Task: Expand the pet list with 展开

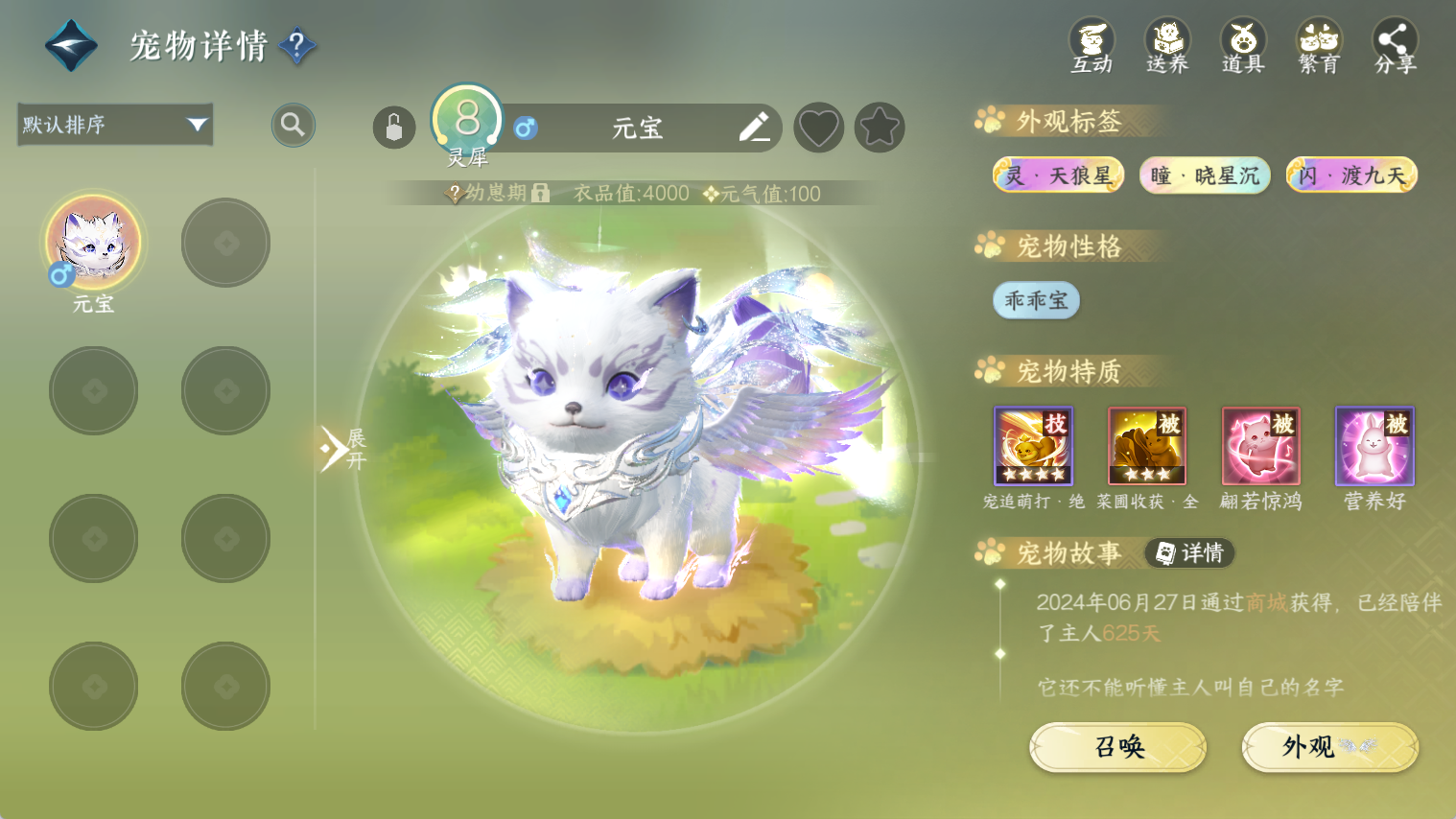Action: tap(342, 449)
